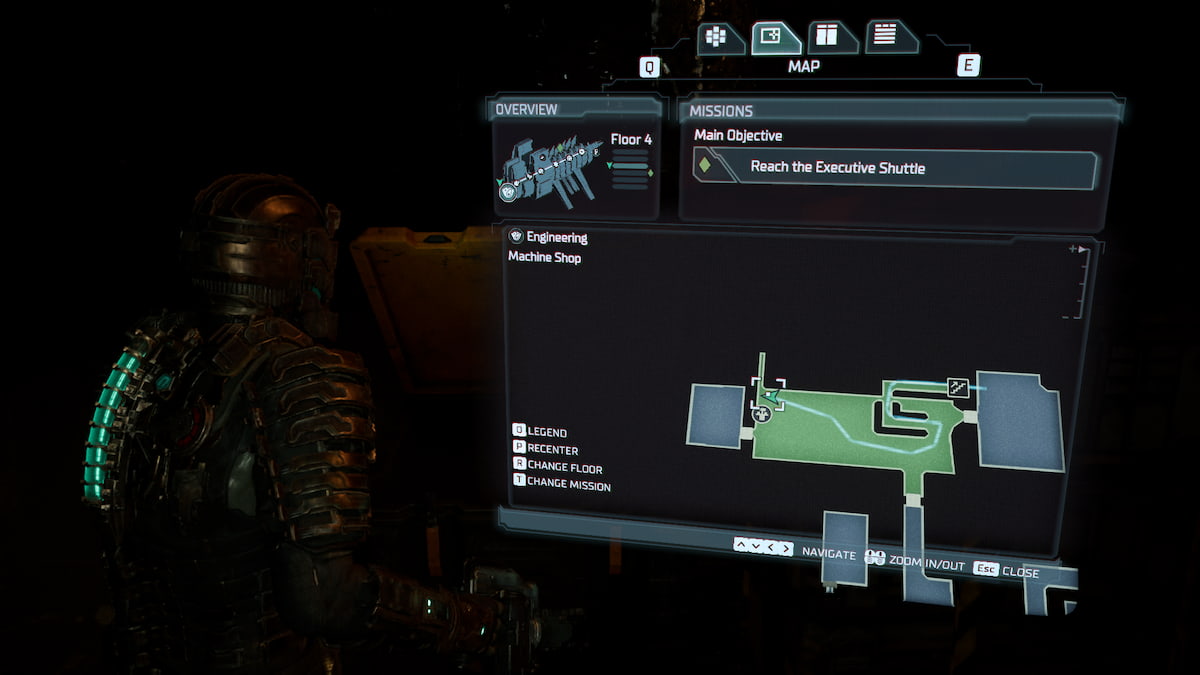Screen dimensions: 1200x675
Task: Click the round station icon below the player
Action: (761, 413)
